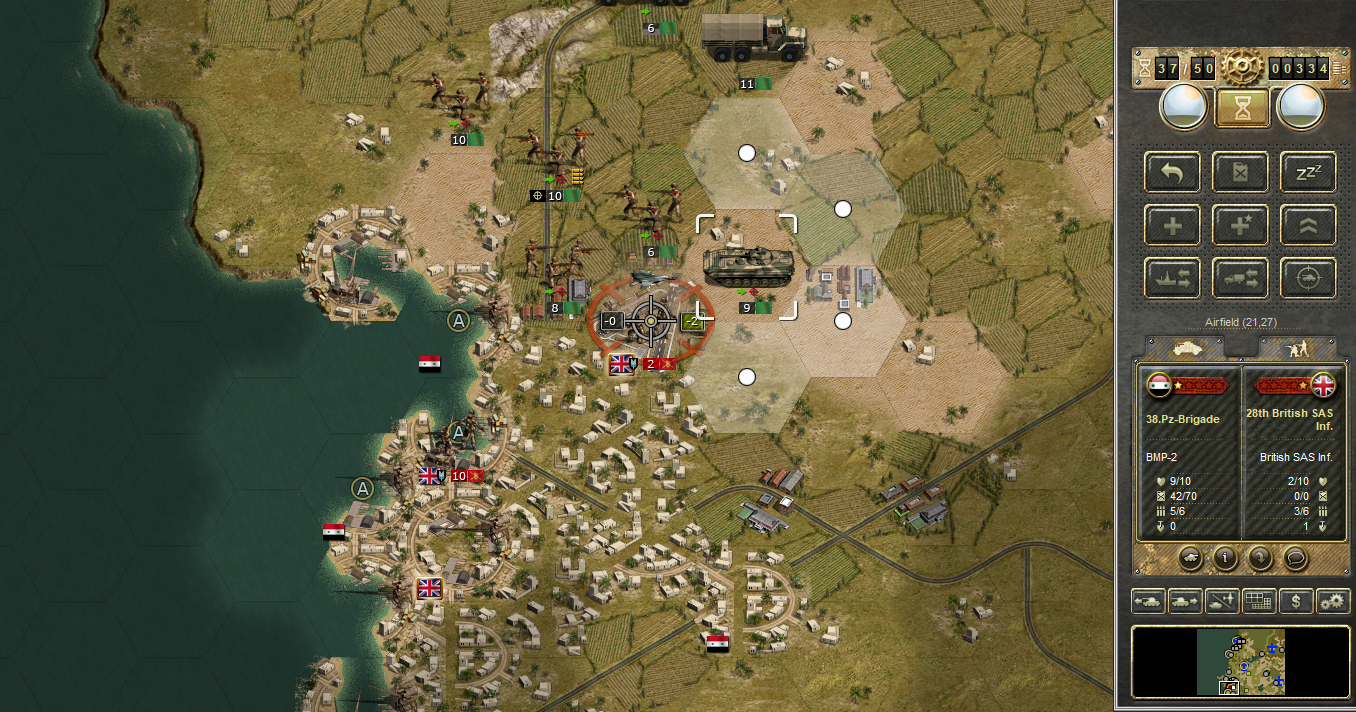Viewport: 1356px width, 712px height.
Task: Click the fuel canister supply button
Action: coord(1241,172)
